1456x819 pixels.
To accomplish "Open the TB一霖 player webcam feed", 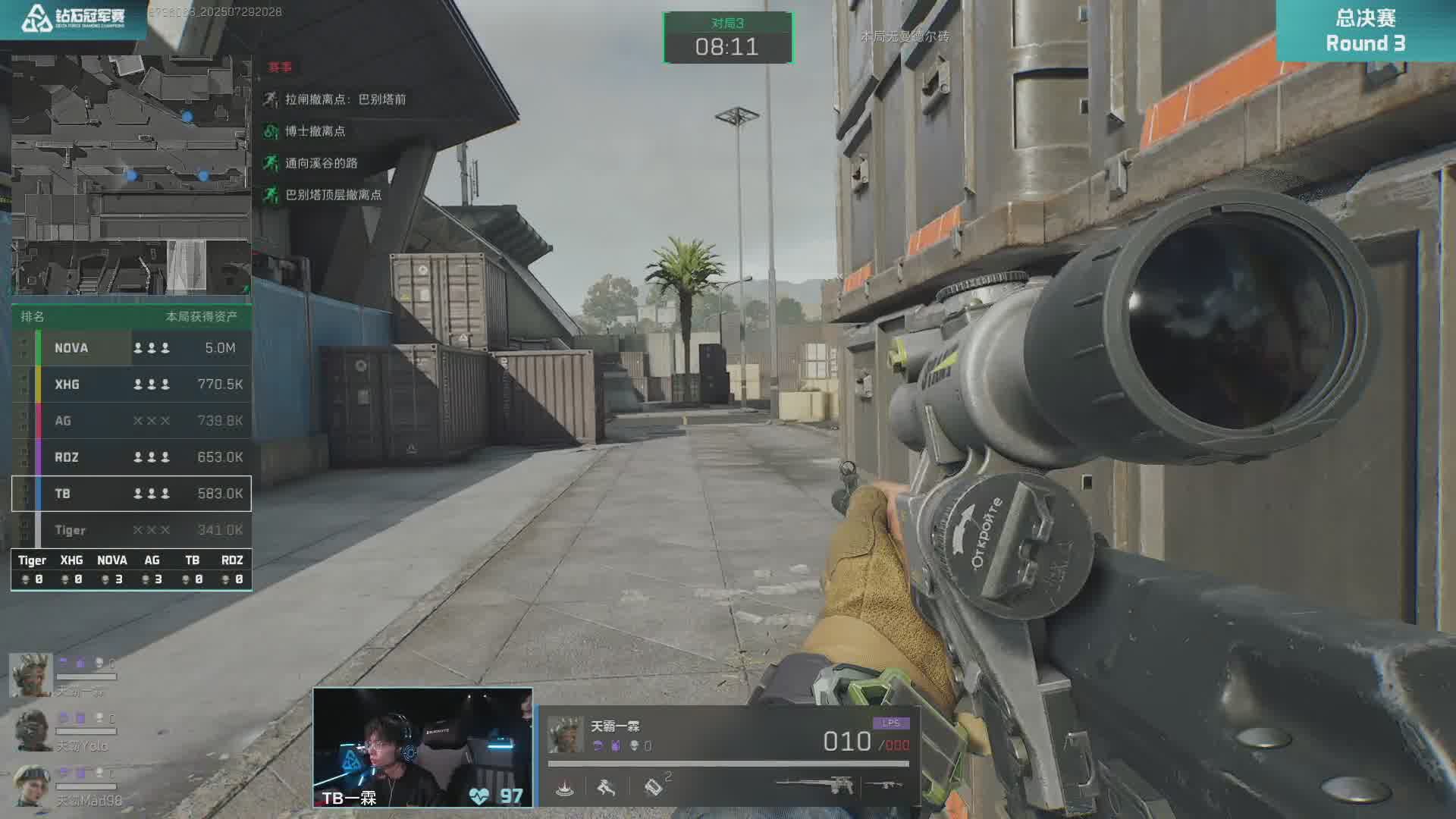I will coord(422,747).
